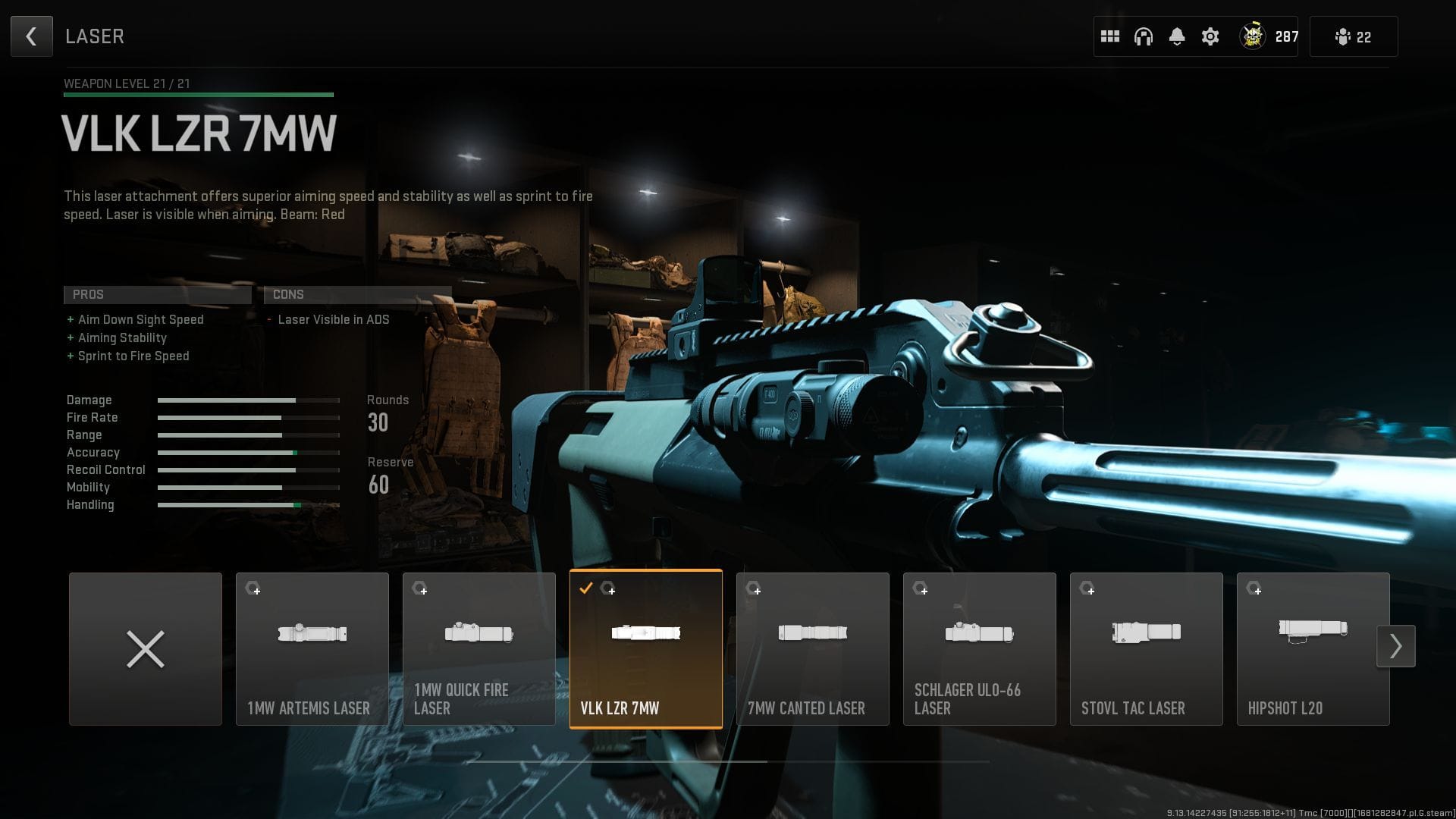
Task: Click the Weapon Level 21 progress bar
Action: pyautogui.click(x=197, y=94)
